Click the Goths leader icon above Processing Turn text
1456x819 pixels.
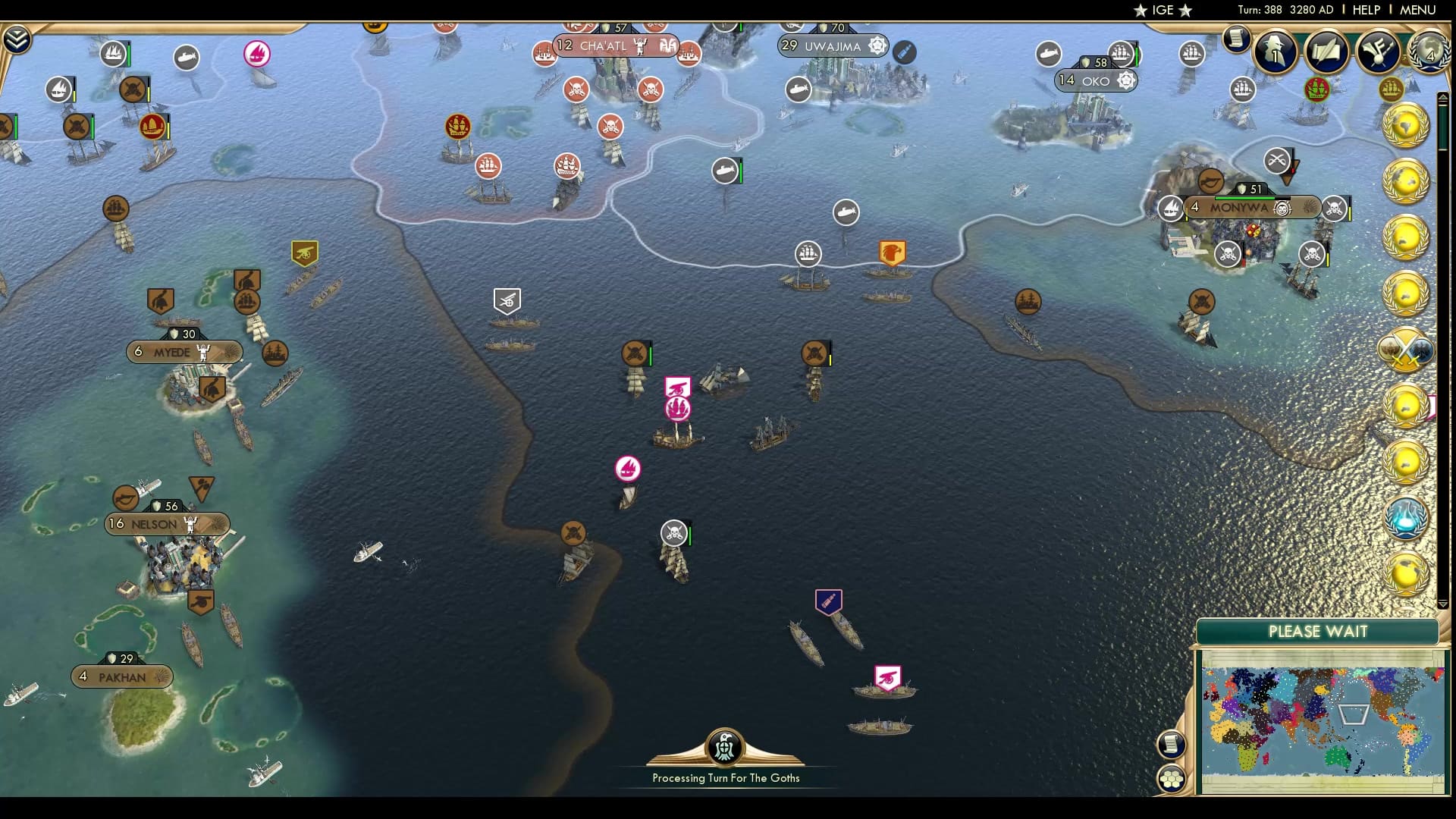tap(725, 746)
